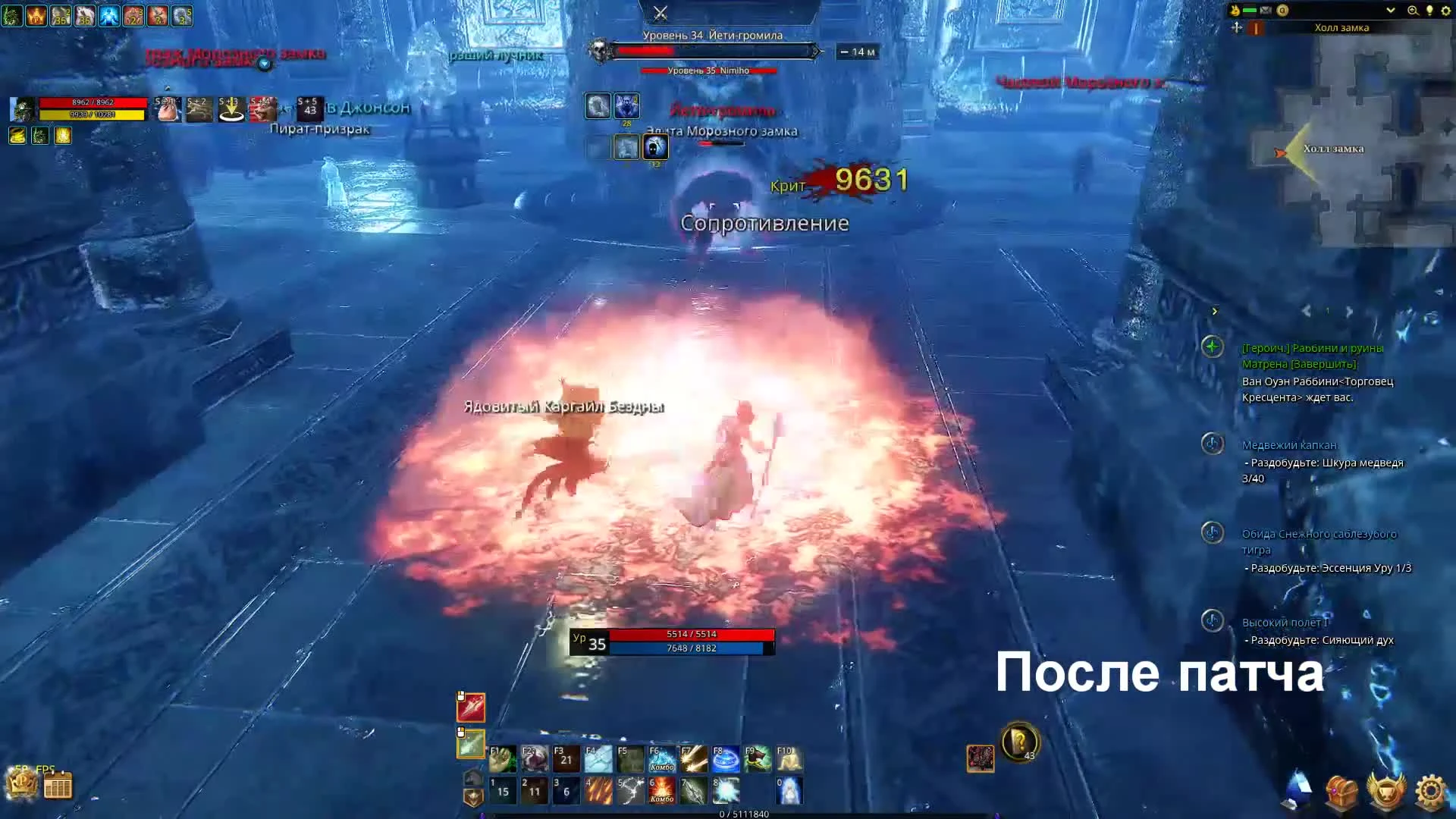Expand the Медвежий капкан quest entry

(1212, 446)
